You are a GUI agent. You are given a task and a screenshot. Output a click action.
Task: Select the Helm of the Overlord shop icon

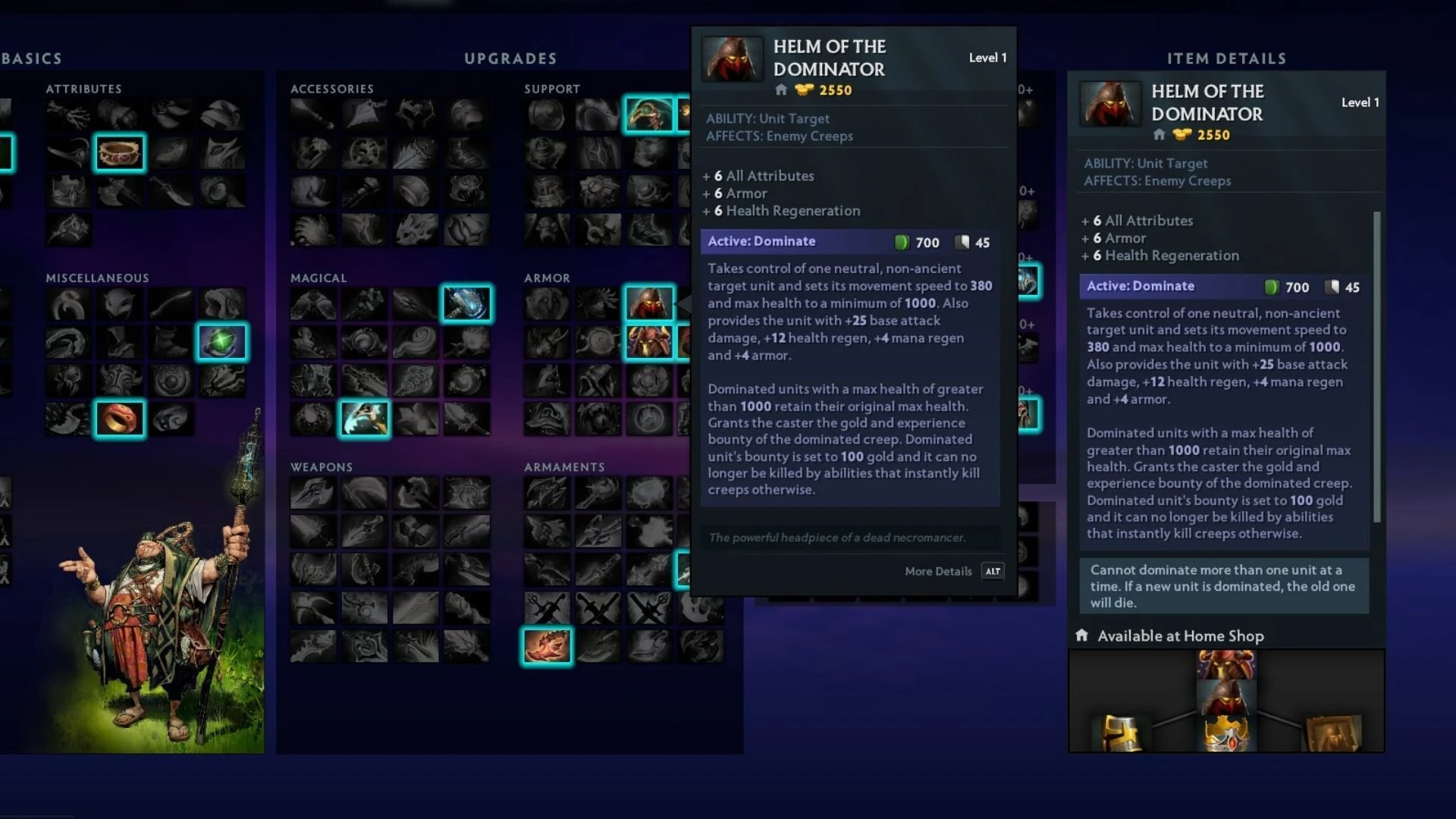point(649,342)
